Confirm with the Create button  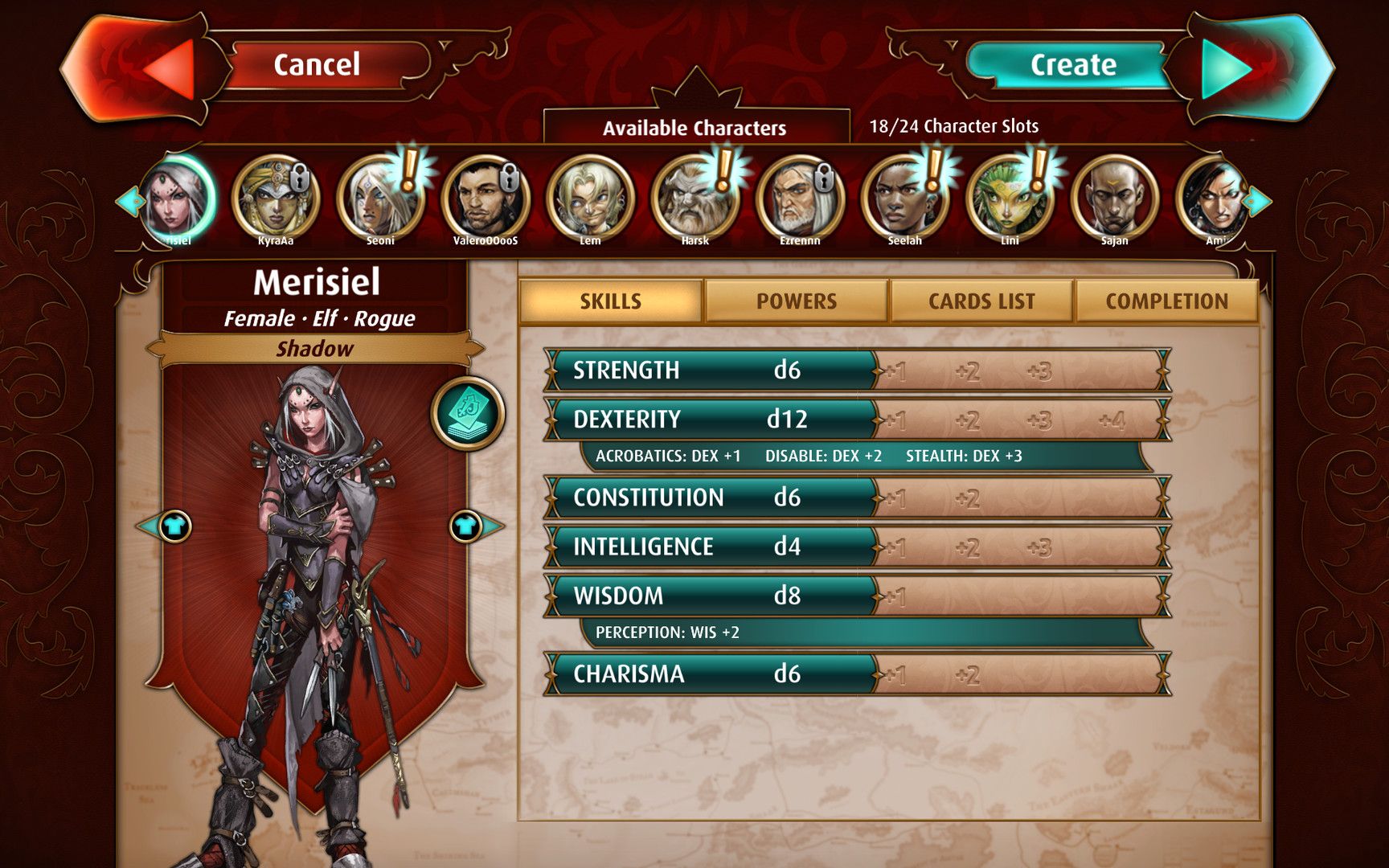click(1073, 65)
